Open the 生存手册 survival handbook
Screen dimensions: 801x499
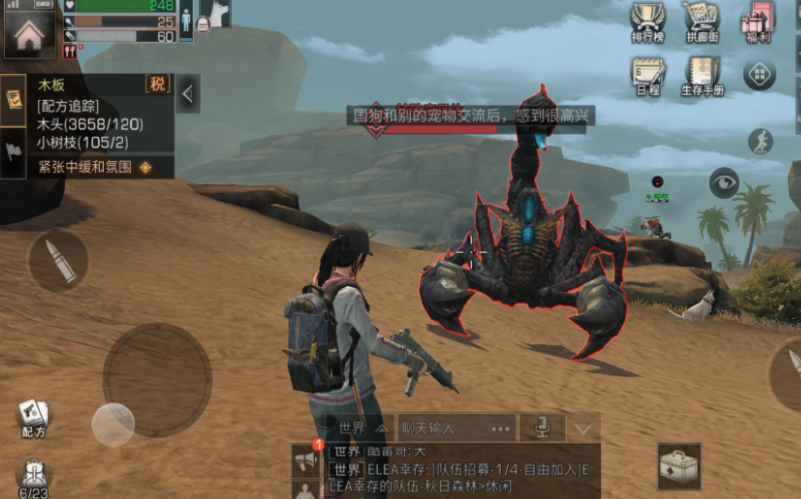[x=701, y=75]
